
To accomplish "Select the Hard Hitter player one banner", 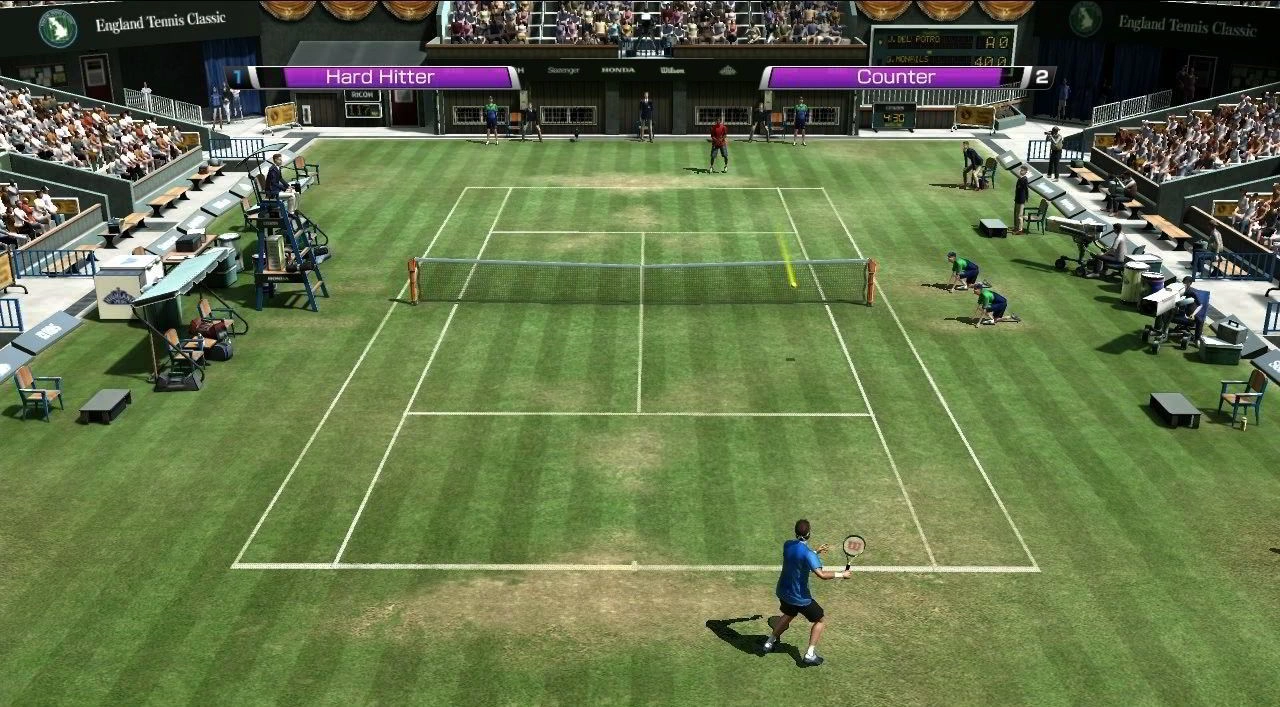I will 379,77.
